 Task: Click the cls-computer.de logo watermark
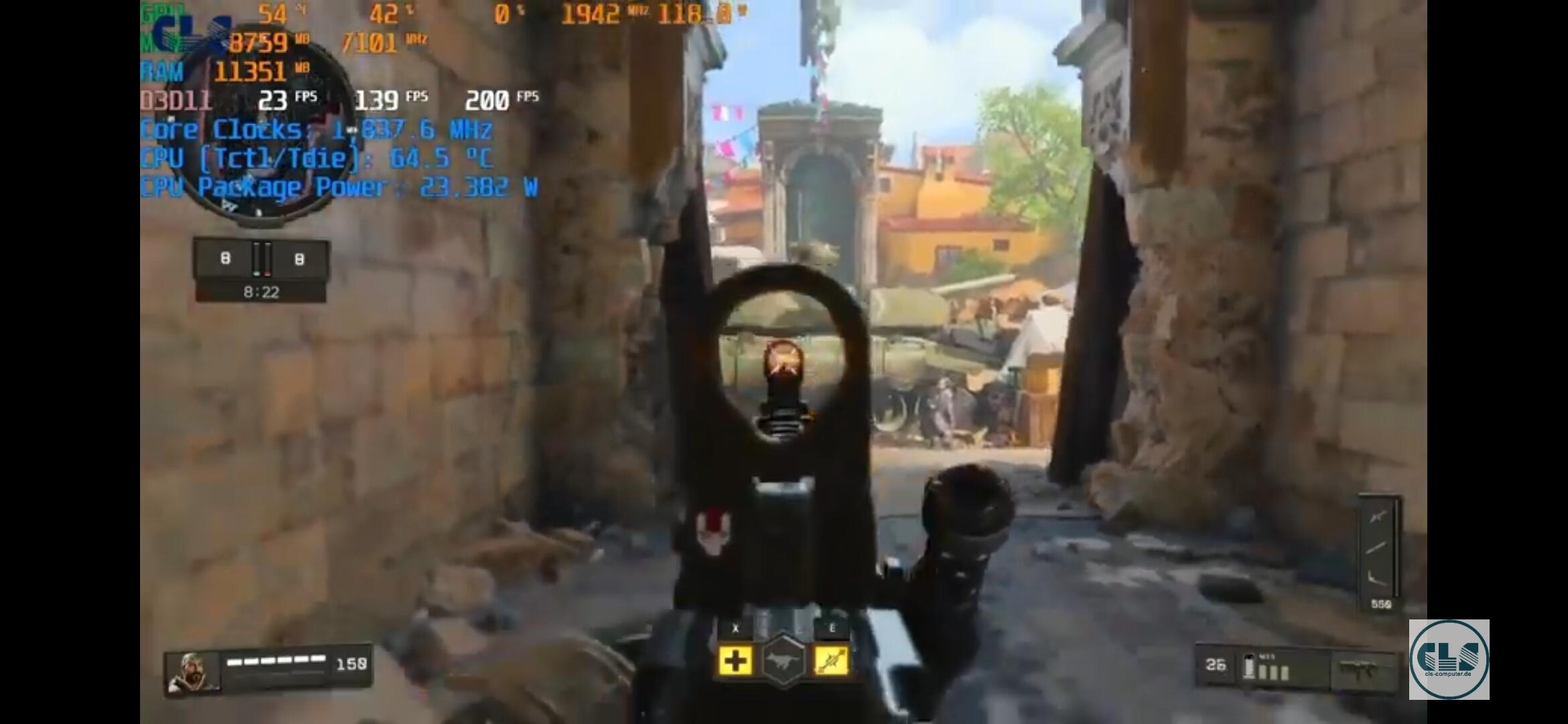point(1449,660)
